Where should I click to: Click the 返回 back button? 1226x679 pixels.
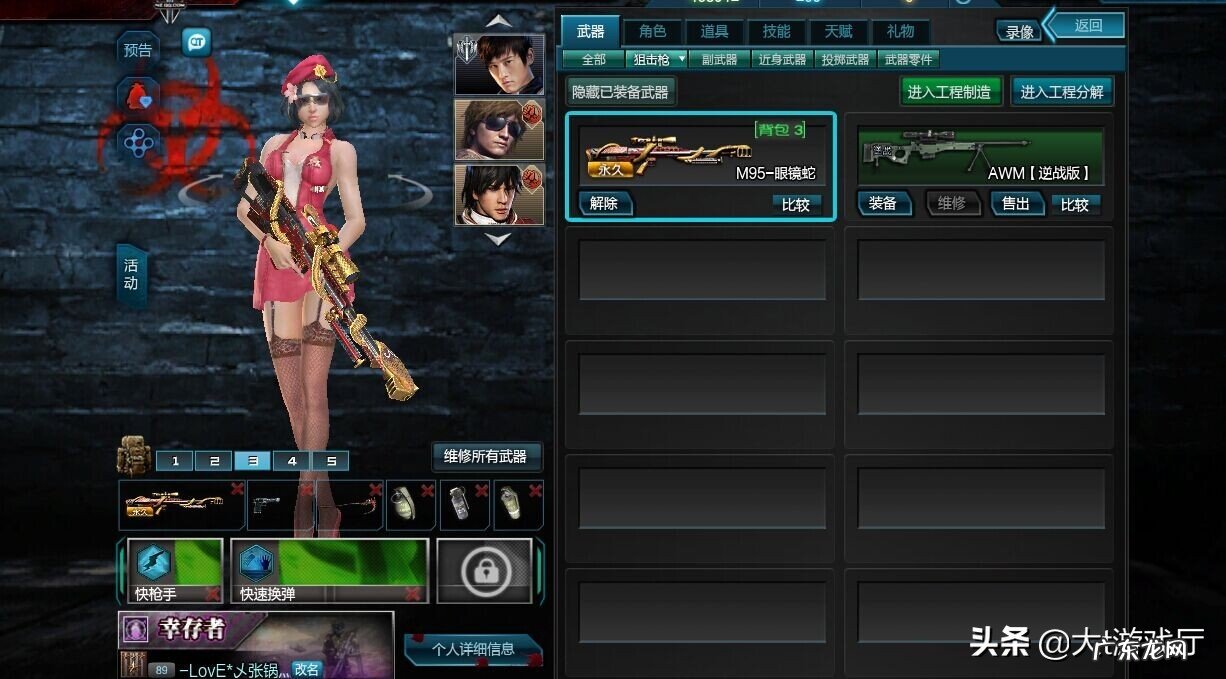click(1087, 26)
